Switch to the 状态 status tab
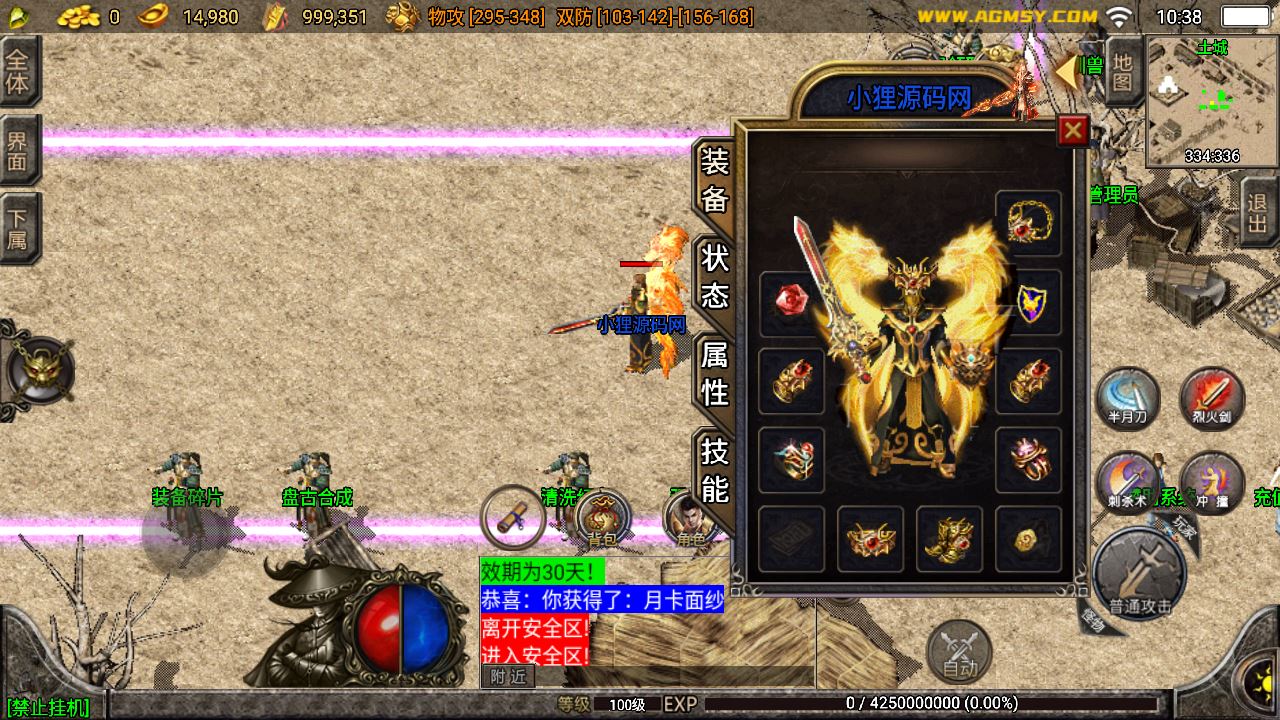 click(x=715, y=277)
